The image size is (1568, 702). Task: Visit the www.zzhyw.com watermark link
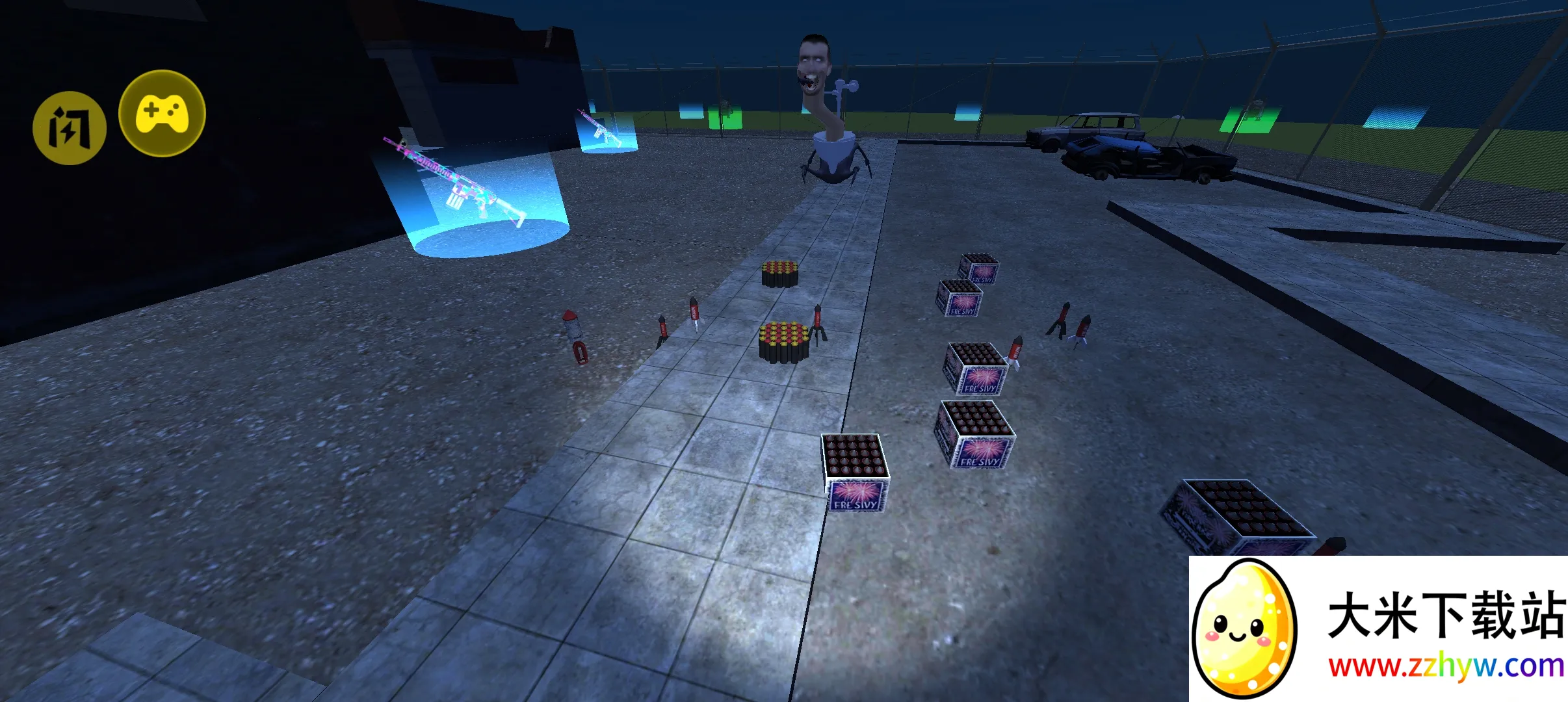(1445, 666)
